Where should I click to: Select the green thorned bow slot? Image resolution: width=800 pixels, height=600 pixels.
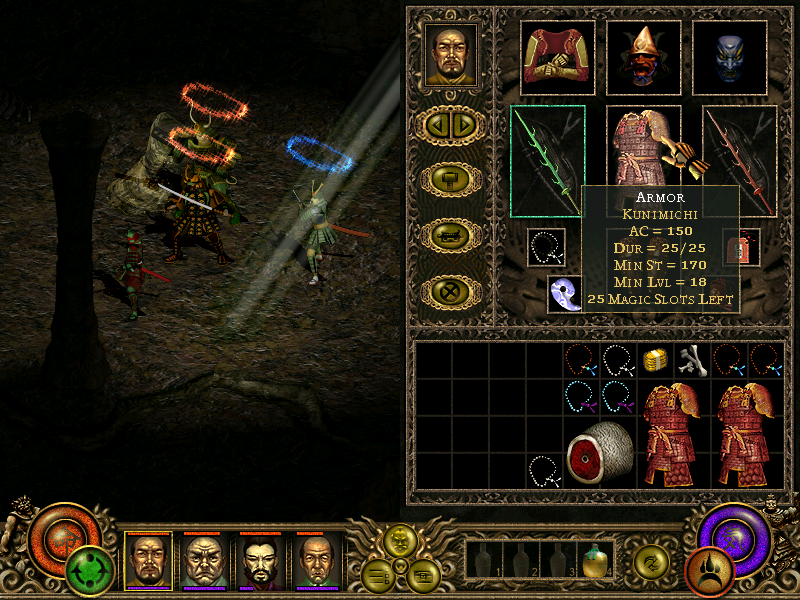click(x=546, y=160)
